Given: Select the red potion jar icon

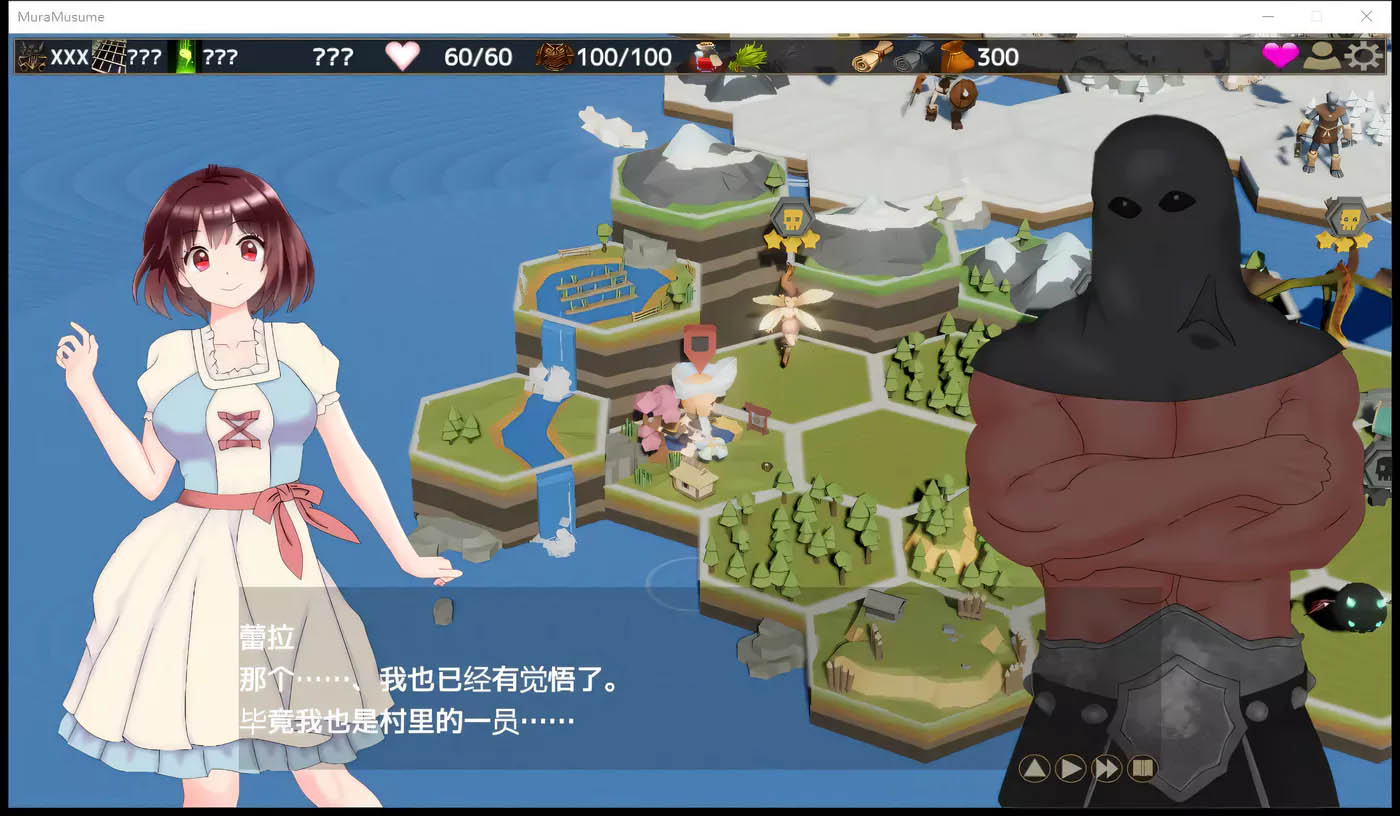Looking at the screenshot, I should pyautogui.click(x=706, y=56).
